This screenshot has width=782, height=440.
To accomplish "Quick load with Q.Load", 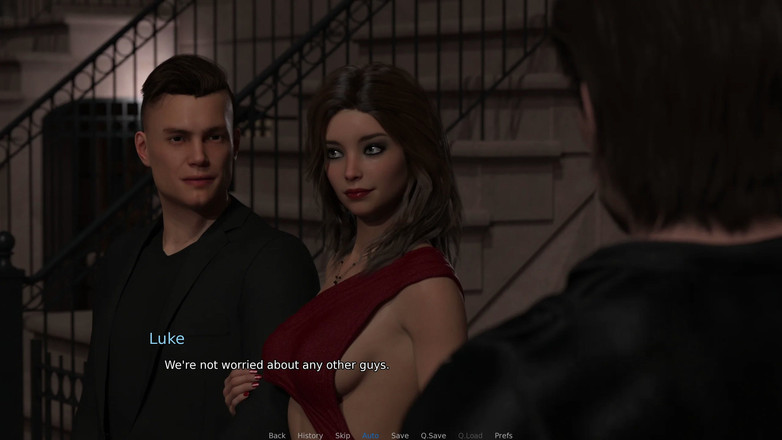I will point(470,435).
